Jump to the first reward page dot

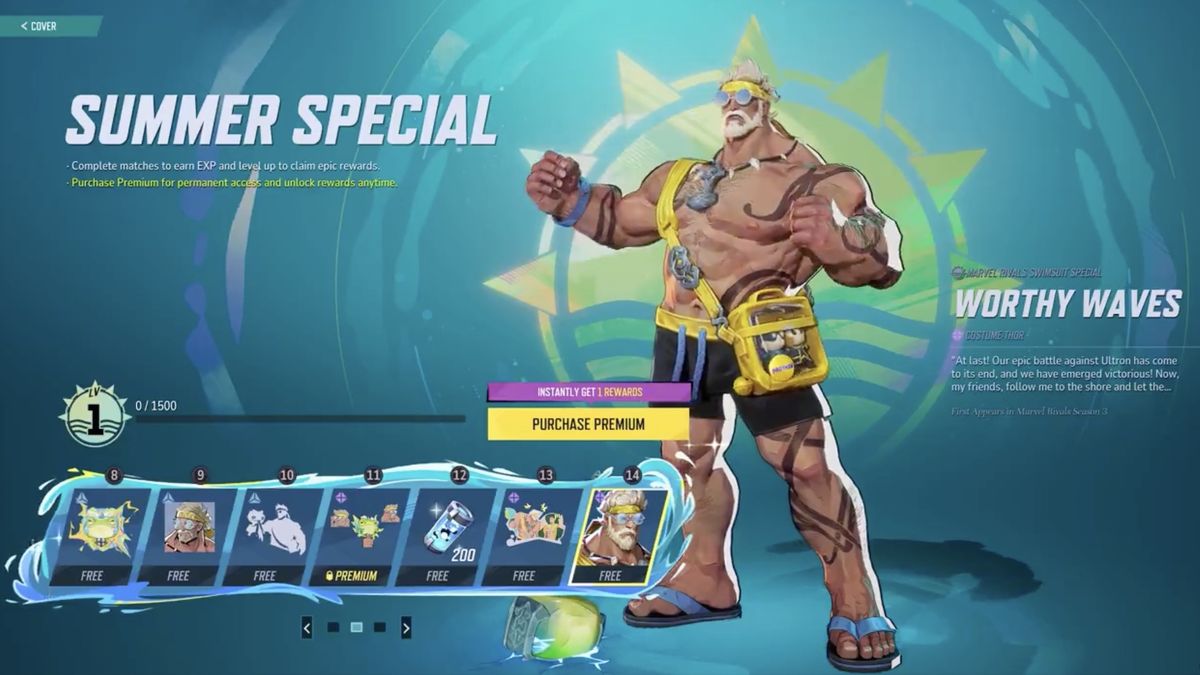coord(332,628)
